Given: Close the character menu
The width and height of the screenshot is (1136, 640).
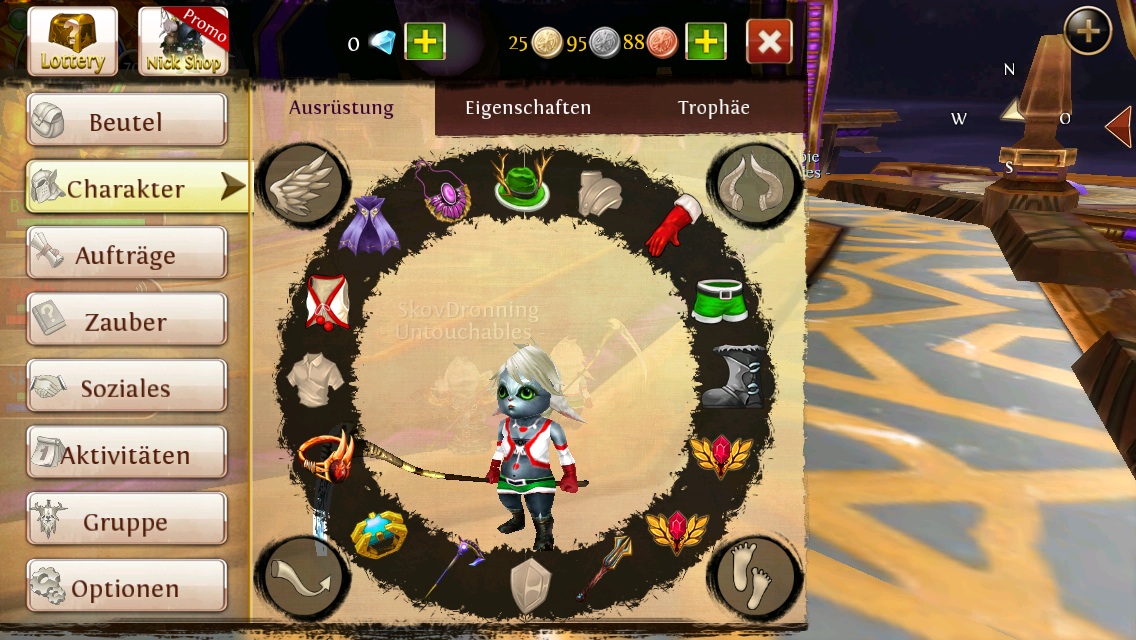Looking at the screenshot, I should click(769, 42).
